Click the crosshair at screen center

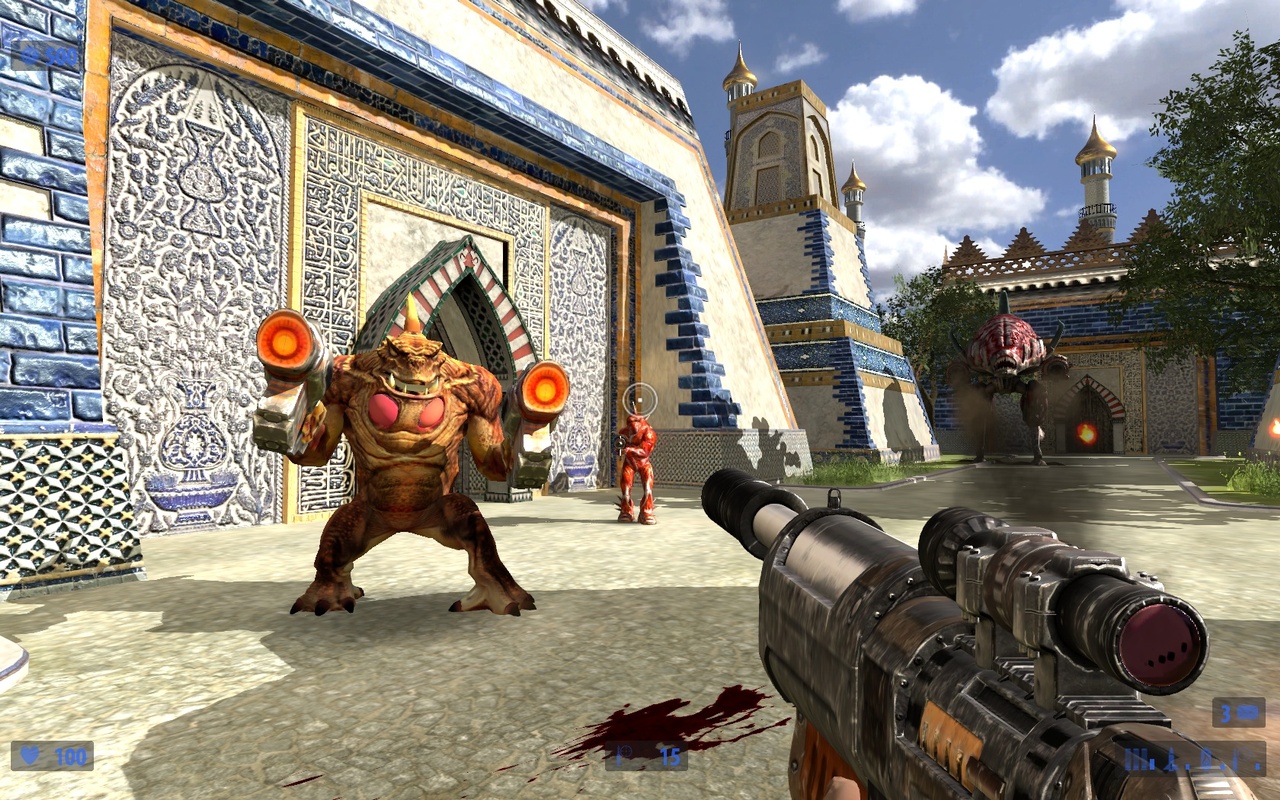coord(640,400)
